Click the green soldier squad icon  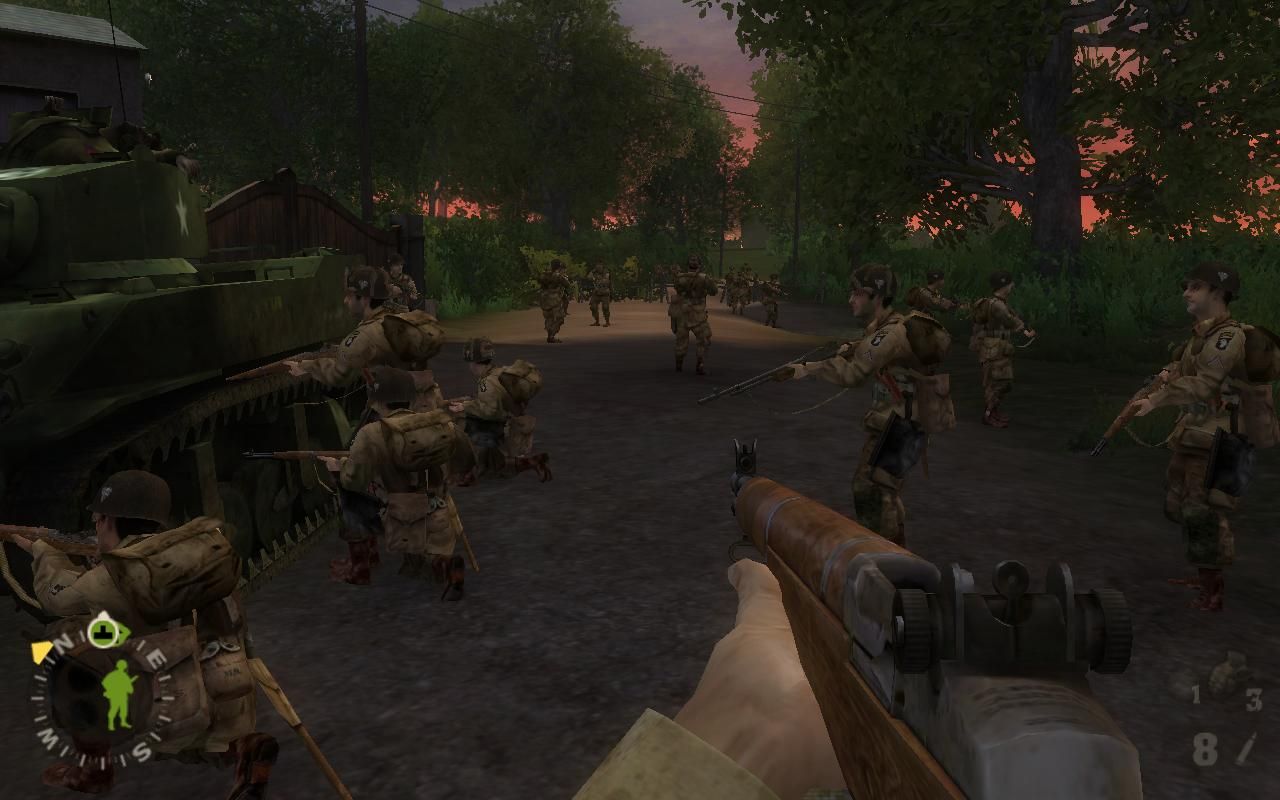(x=119, y=692)
